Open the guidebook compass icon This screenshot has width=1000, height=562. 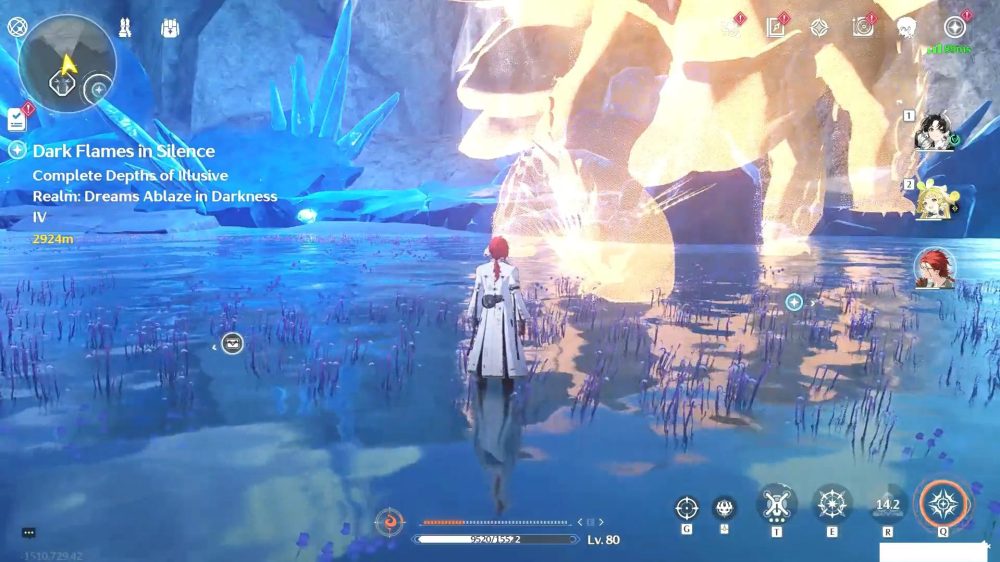[x=775, y=28]
